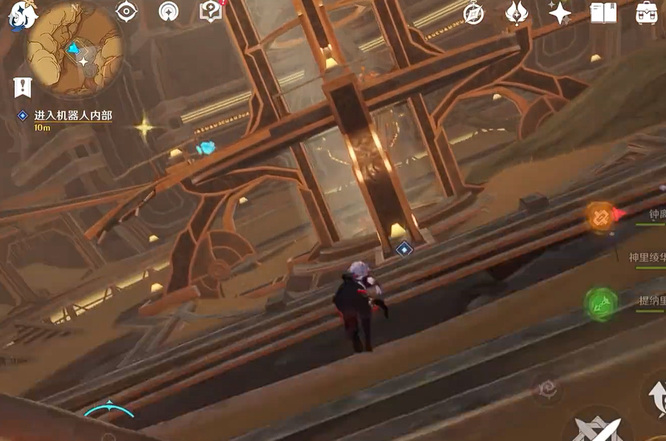Select the 进入机器人内部 quest tracker

coord(73,116)
